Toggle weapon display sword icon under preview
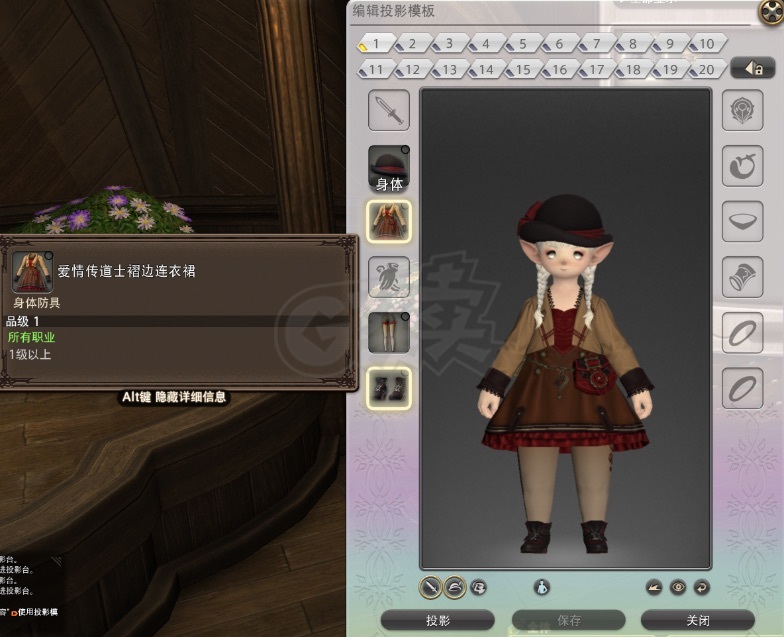Viewport: 784px width, 637px height. 430,587
